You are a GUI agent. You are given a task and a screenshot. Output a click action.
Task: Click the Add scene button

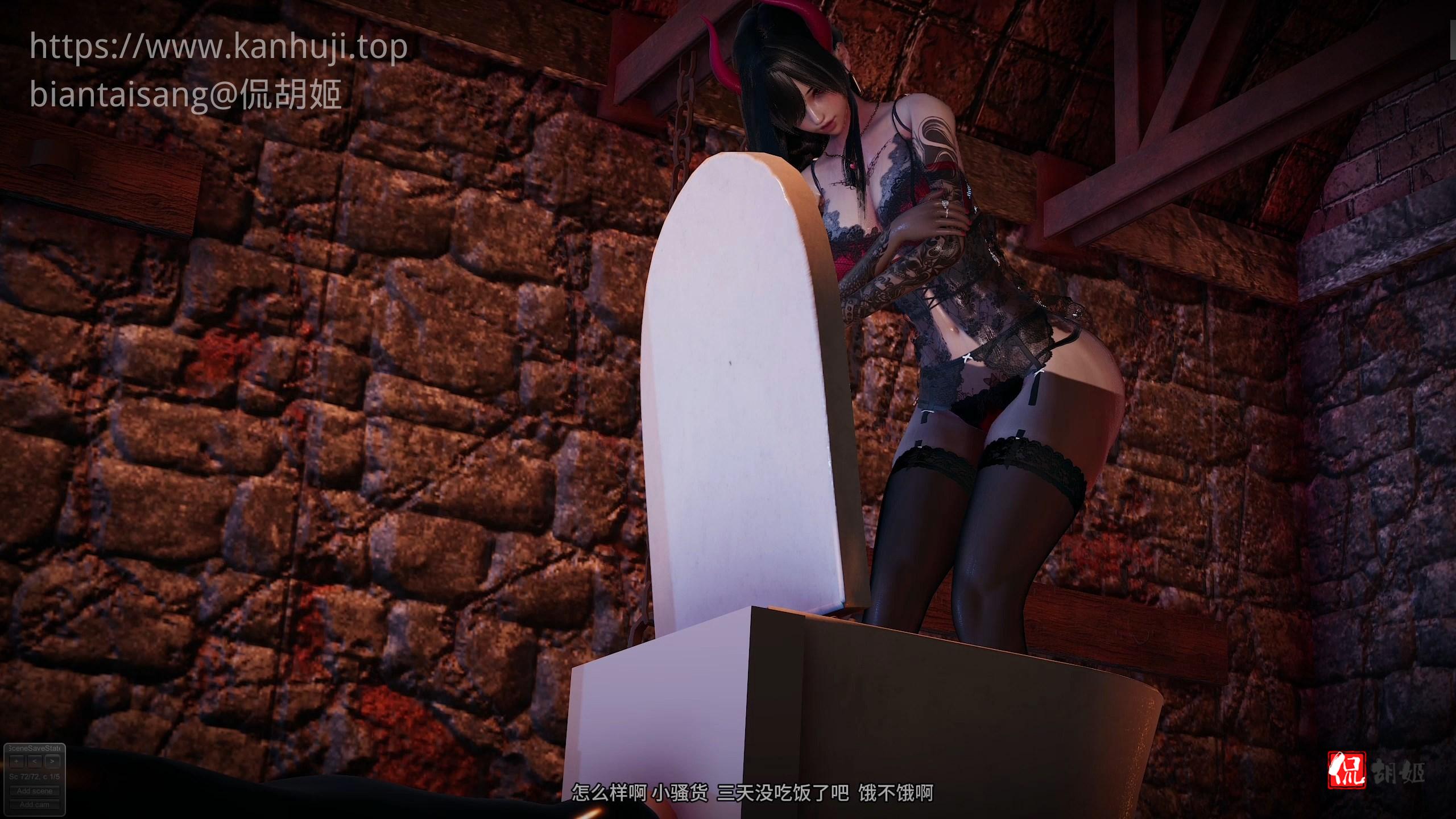34,791
